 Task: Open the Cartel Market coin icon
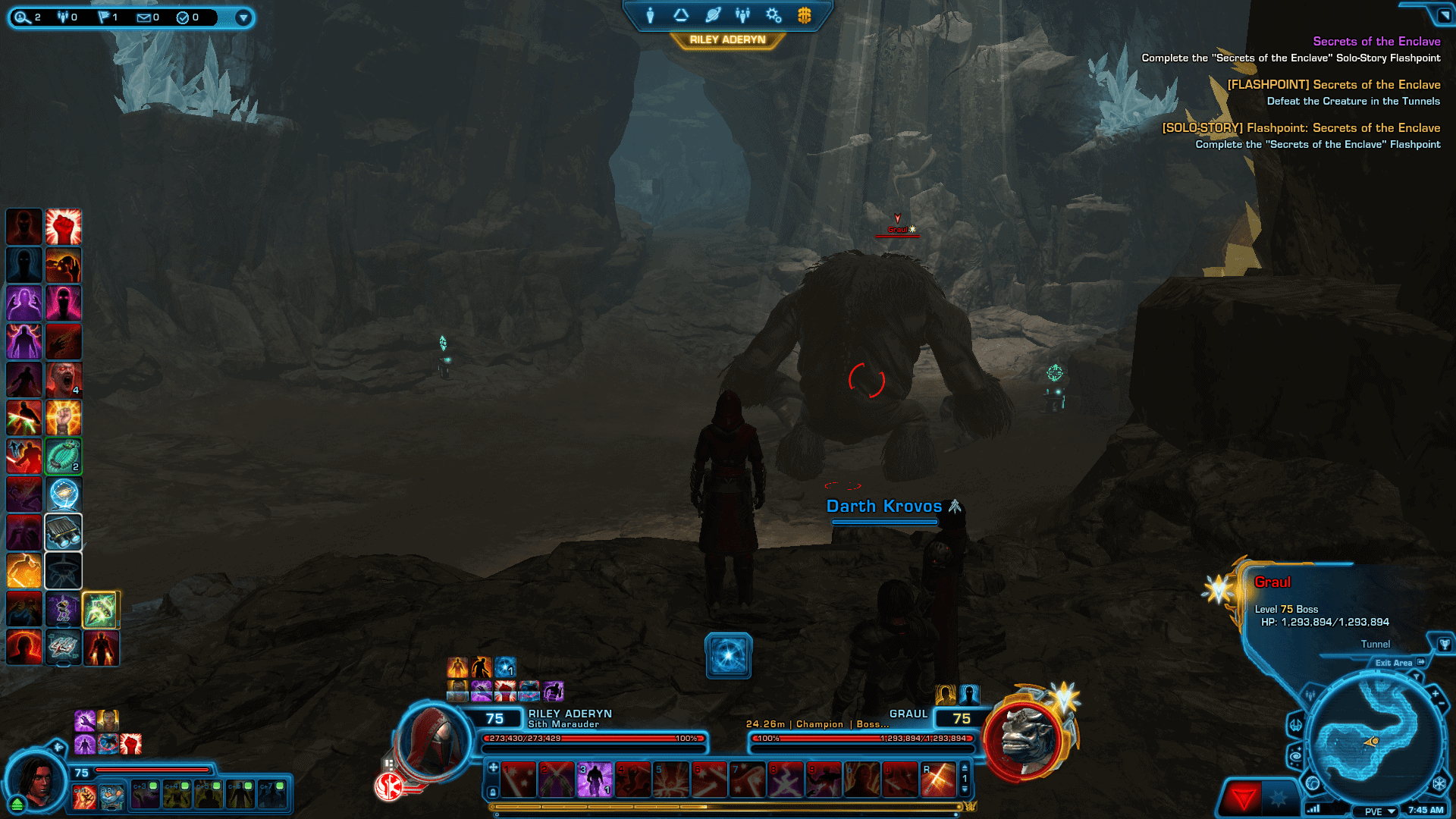click(804, 15)
